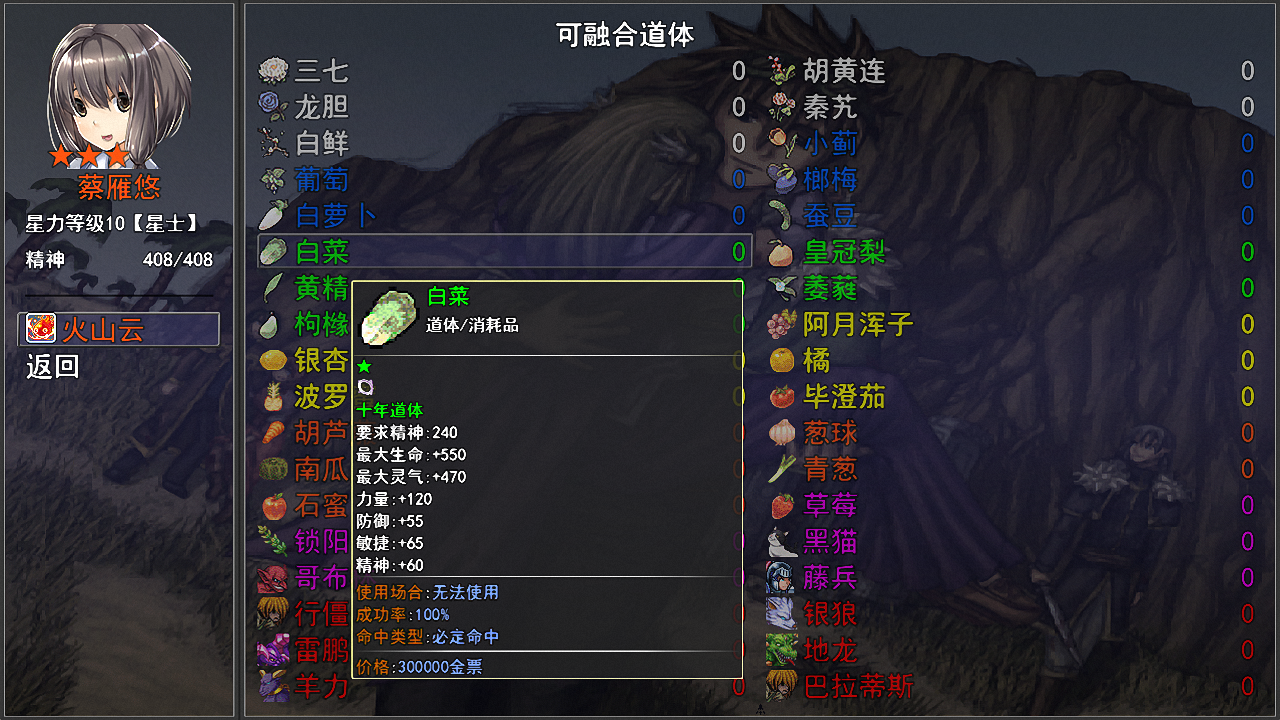Click the 蚕豆 broad bean icon
1280x720 pixels.
tap(781, 216)
